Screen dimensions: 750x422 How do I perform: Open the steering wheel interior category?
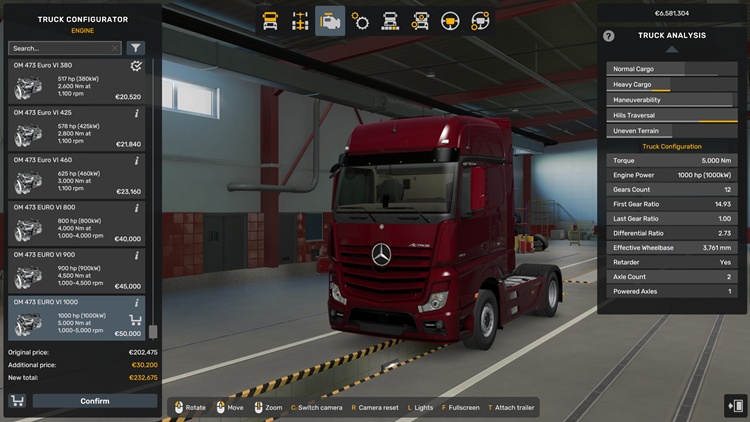tap(450, 21)
